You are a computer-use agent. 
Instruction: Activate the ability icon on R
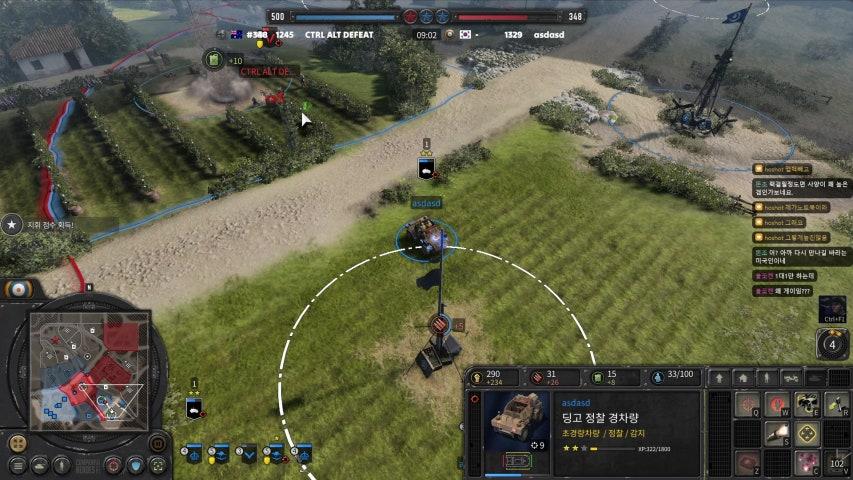coord(837,405)
